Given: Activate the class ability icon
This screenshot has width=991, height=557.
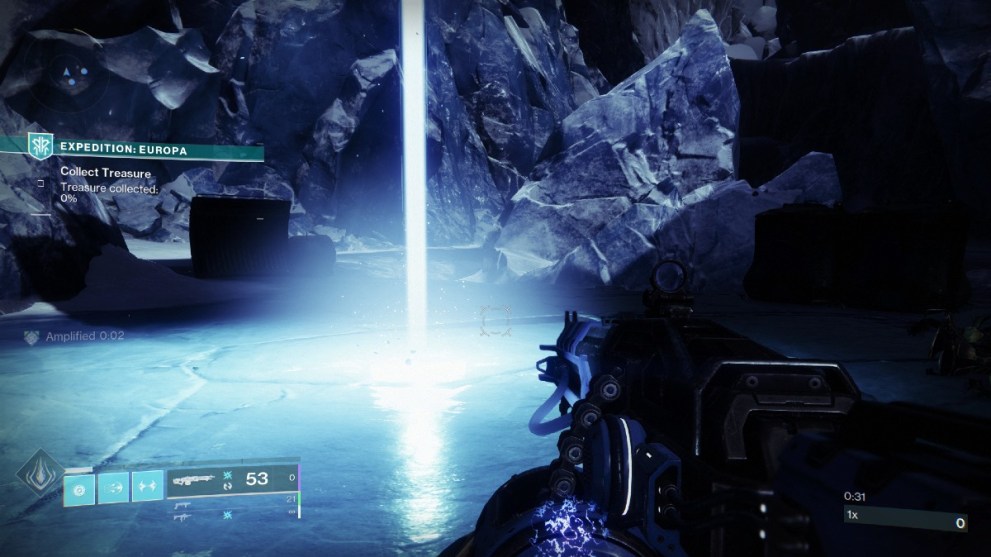Looking at the screenshot, I should click(x=147, y=487).
